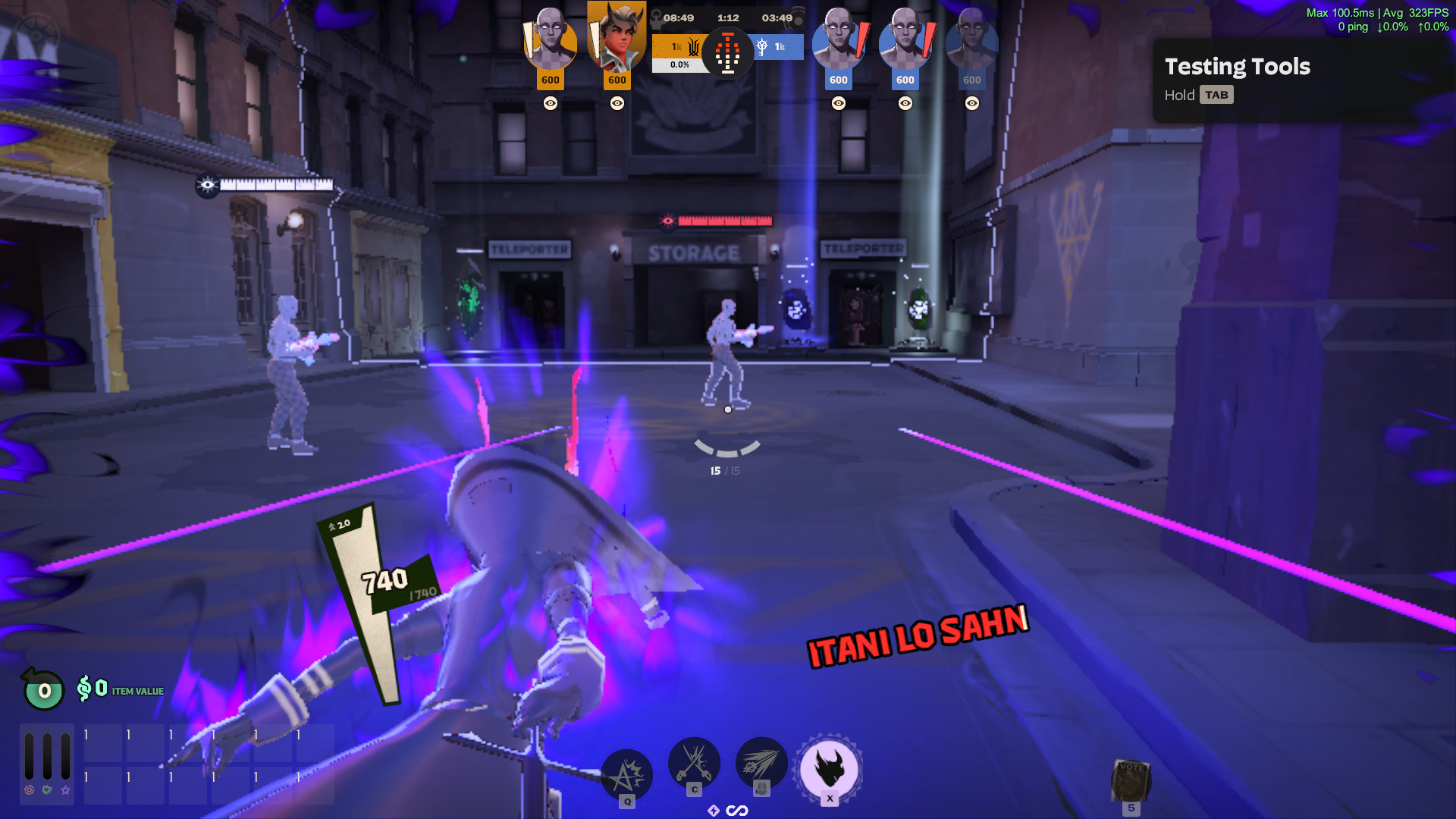Activate the star burst ability

pos(626,775)
